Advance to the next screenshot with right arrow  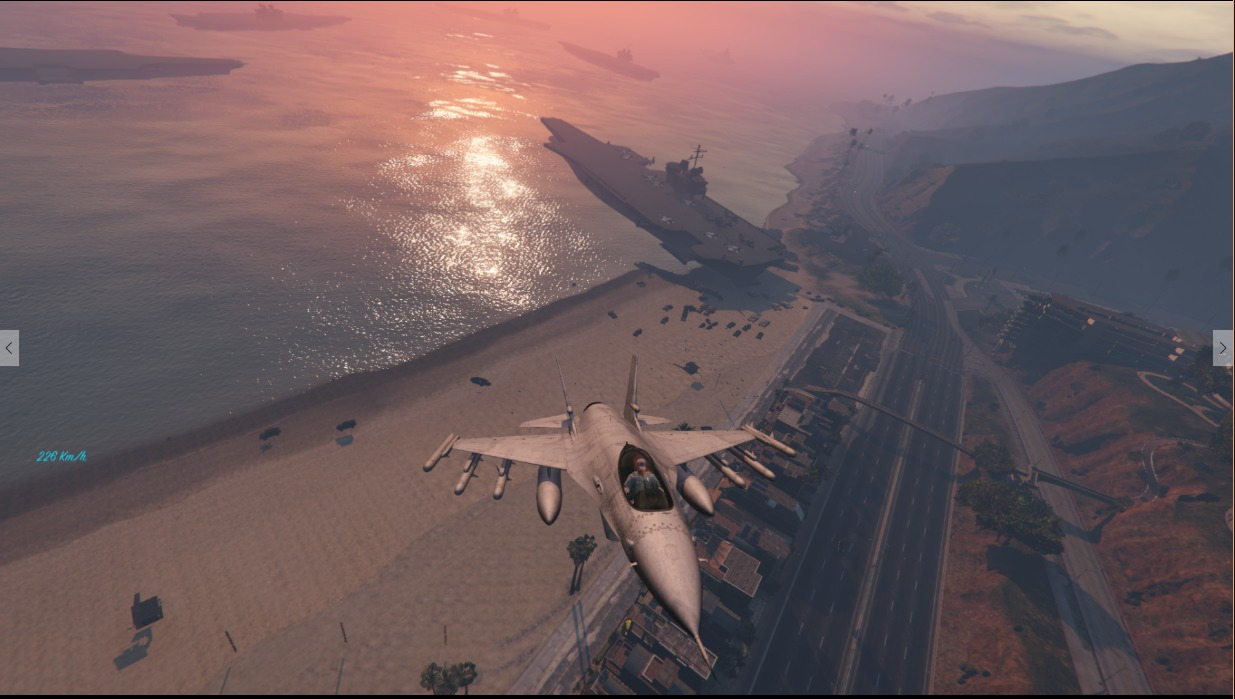[1223, 348]
